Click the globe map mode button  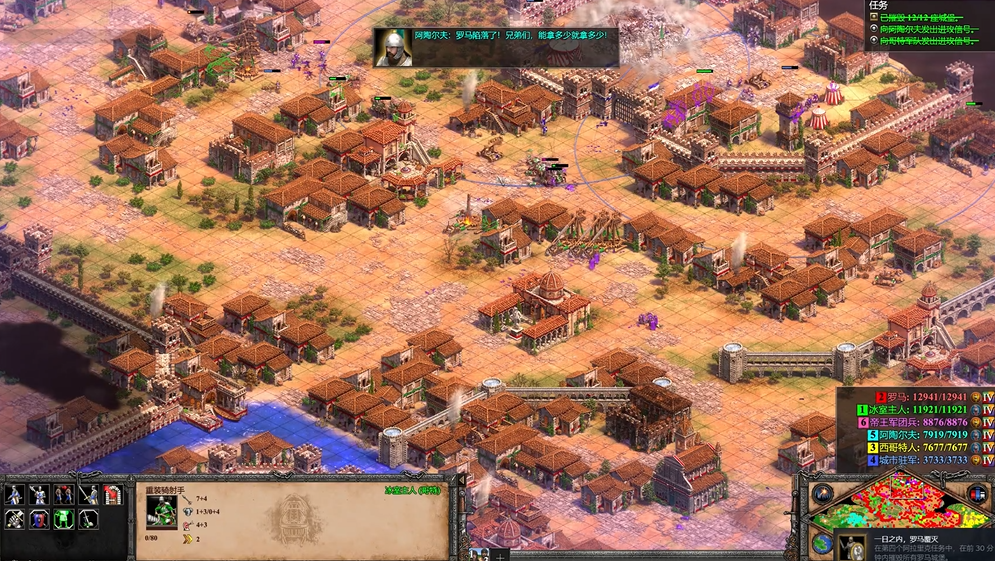coord(821,543)
